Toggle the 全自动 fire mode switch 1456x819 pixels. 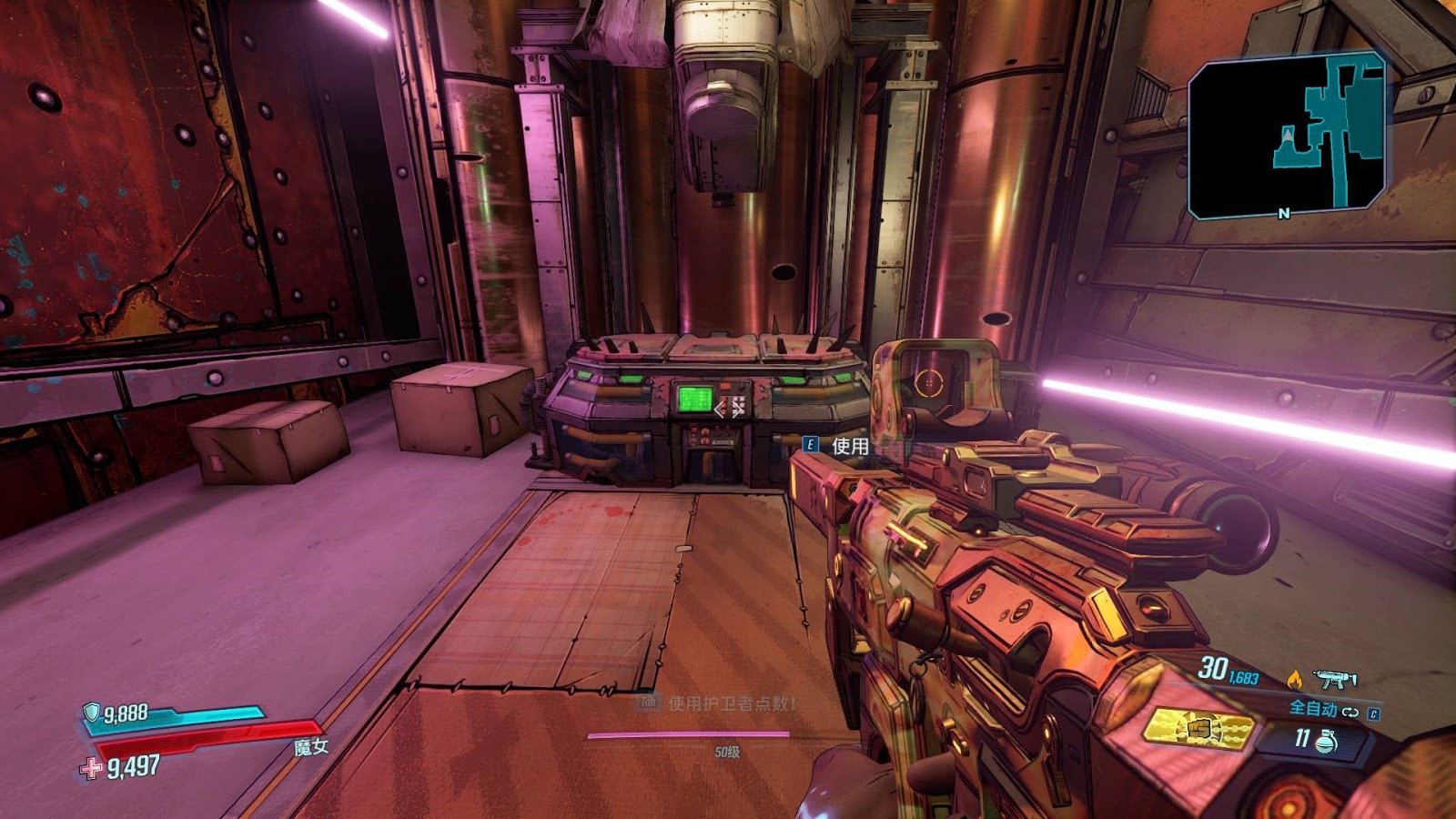coord(1350,711)
